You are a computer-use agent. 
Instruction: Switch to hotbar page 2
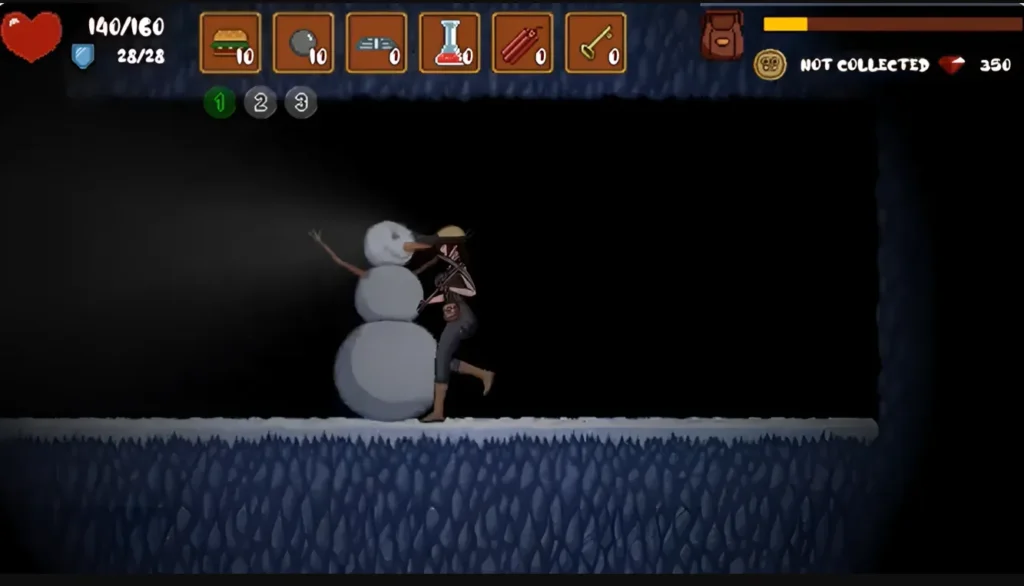(260, 102)
